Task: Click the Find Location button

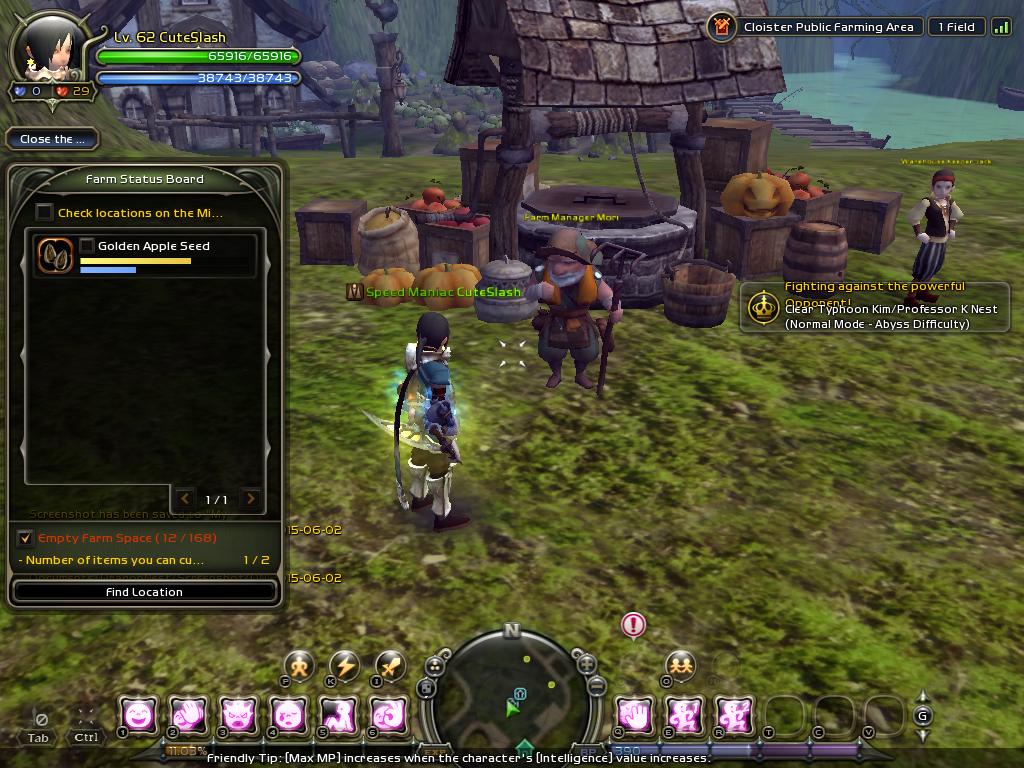Action: (144, 592)
